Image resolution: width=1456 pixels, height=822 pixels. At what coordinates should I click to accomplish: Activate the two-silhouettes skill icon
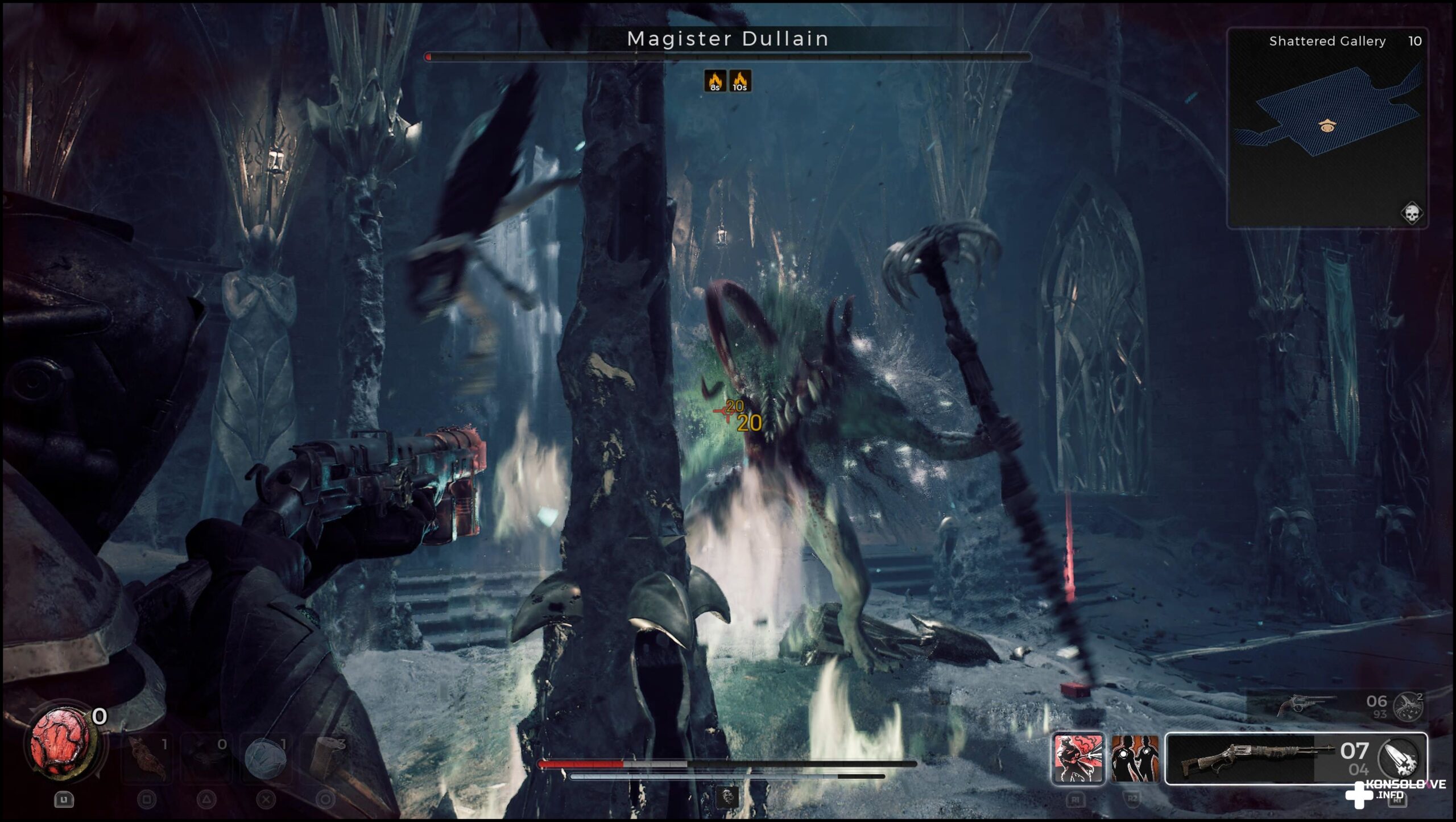coord(1135,758)
